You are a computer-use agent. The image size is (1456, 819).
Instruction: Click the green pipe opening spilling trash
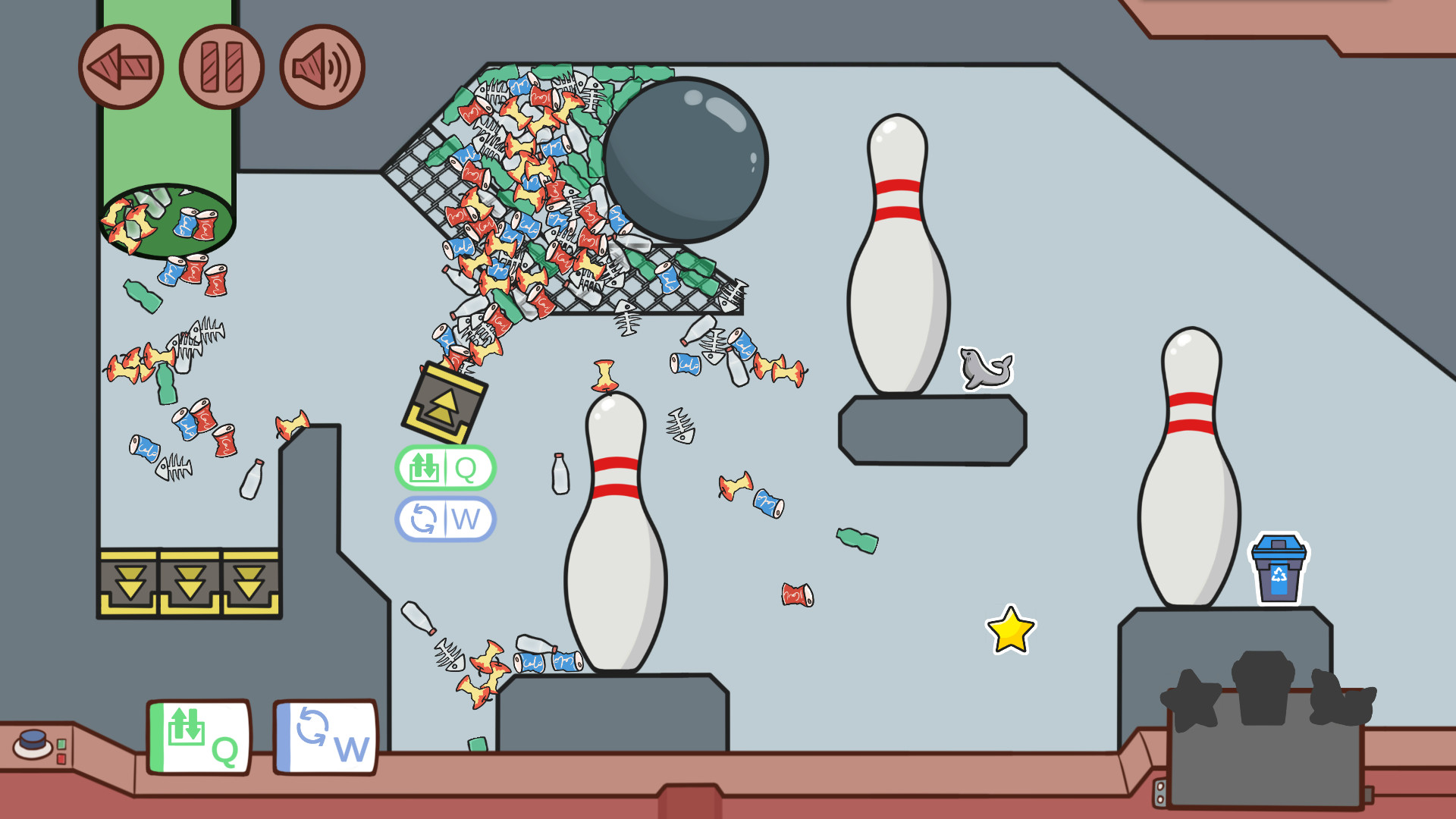[168, 216]
